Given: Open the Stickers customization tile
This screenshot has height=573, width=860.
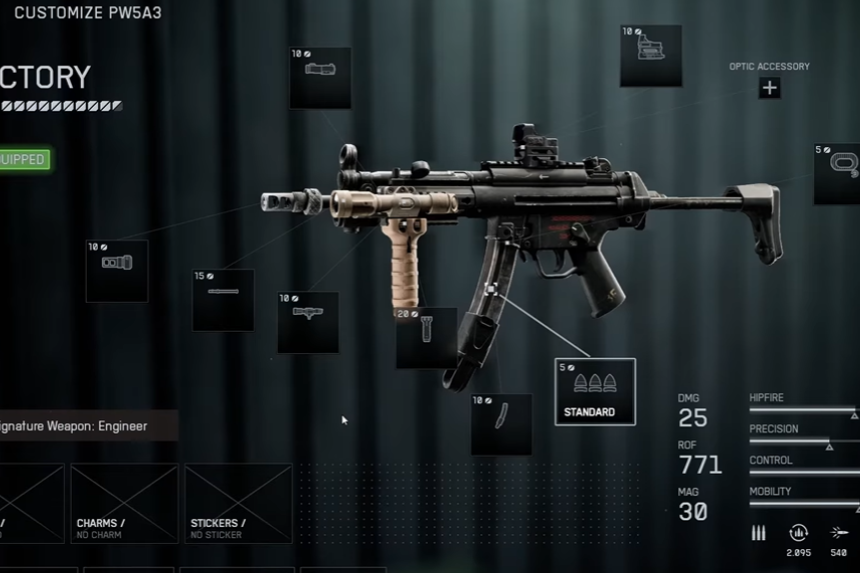Looking at the screenshot, I should coord(238,503).
